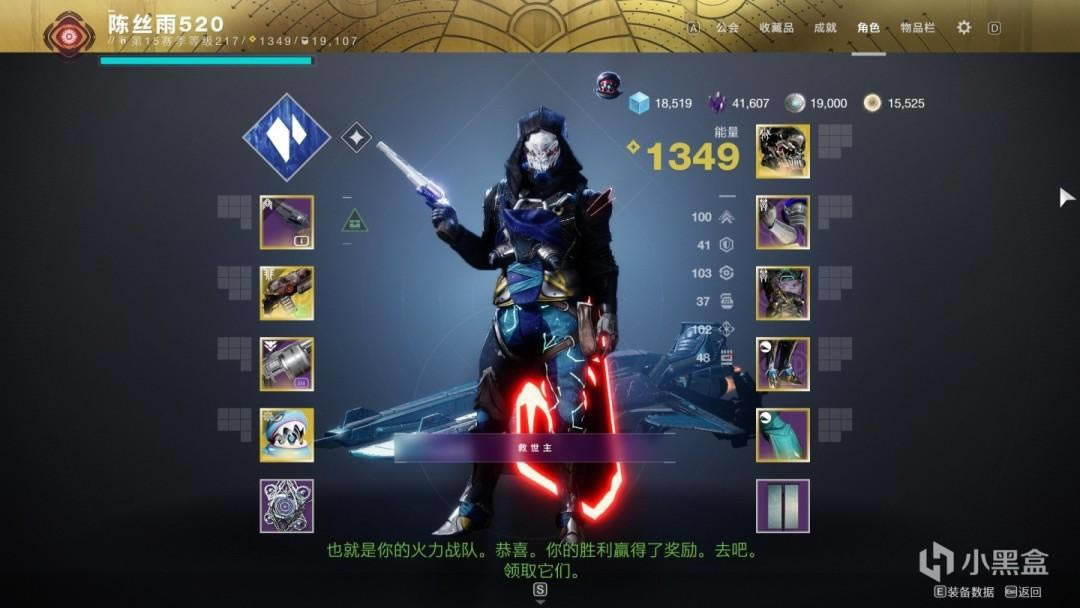Open the blue diamond subclass icon
The height and width of the screenshot is (608, 1080).
287,137
